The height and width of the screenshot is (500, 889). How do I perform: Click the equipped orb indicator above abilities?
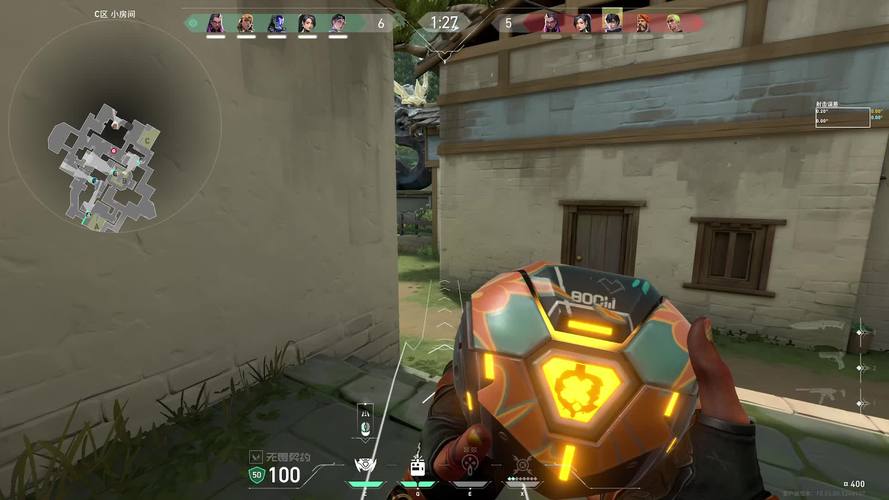click(365, 421)
